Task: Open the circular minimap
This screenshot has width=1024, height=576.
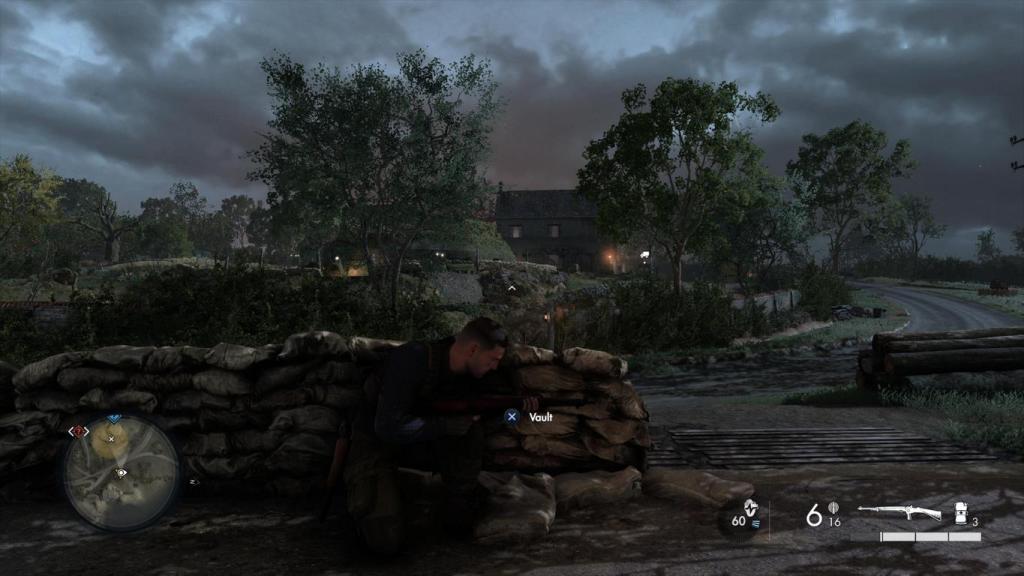Action: pyautogui.click(x=121, y=472)
